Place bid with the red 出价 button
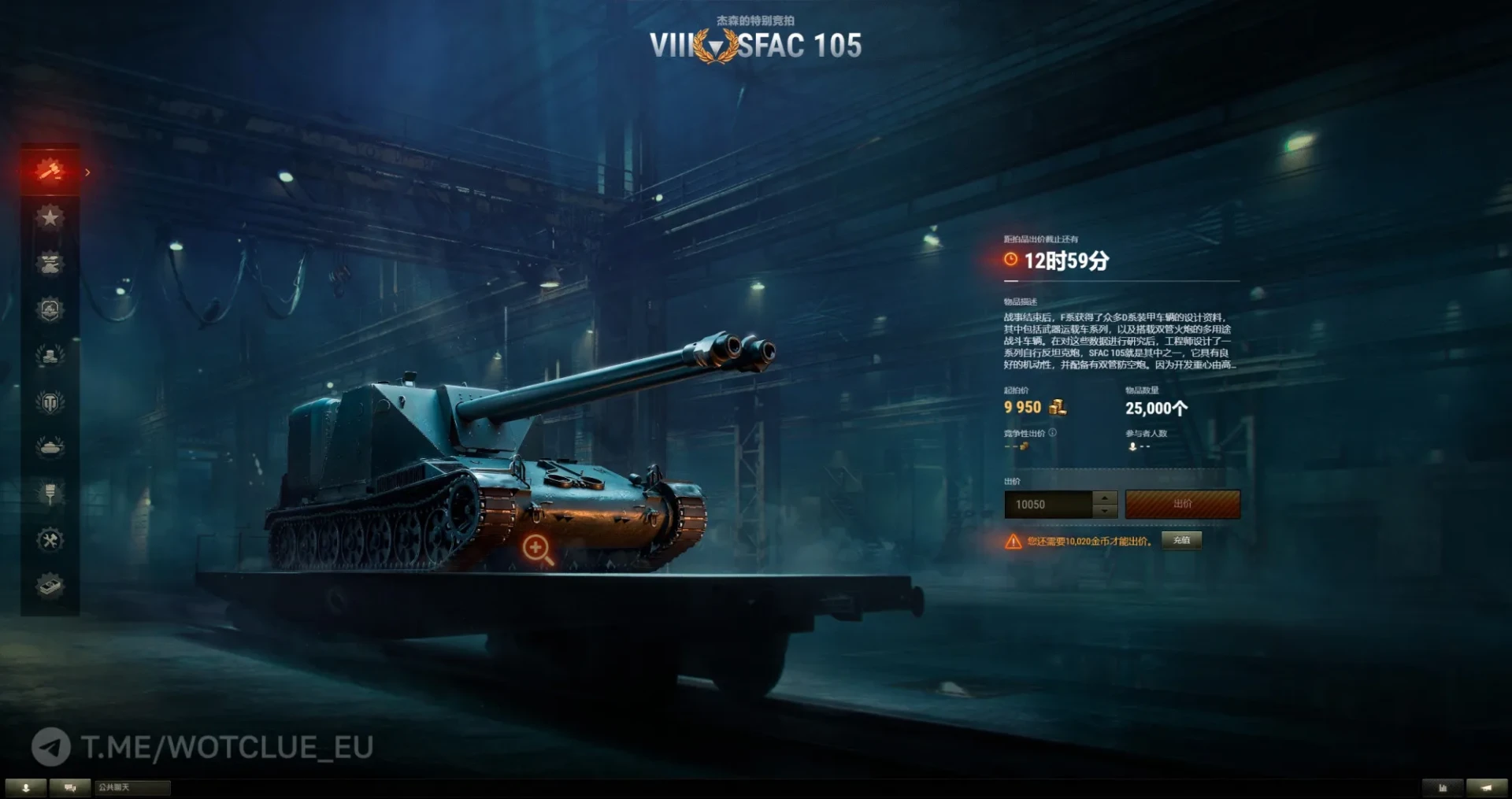The height and width of the screenshot is (799, 1512). (x=1182, y=505)
